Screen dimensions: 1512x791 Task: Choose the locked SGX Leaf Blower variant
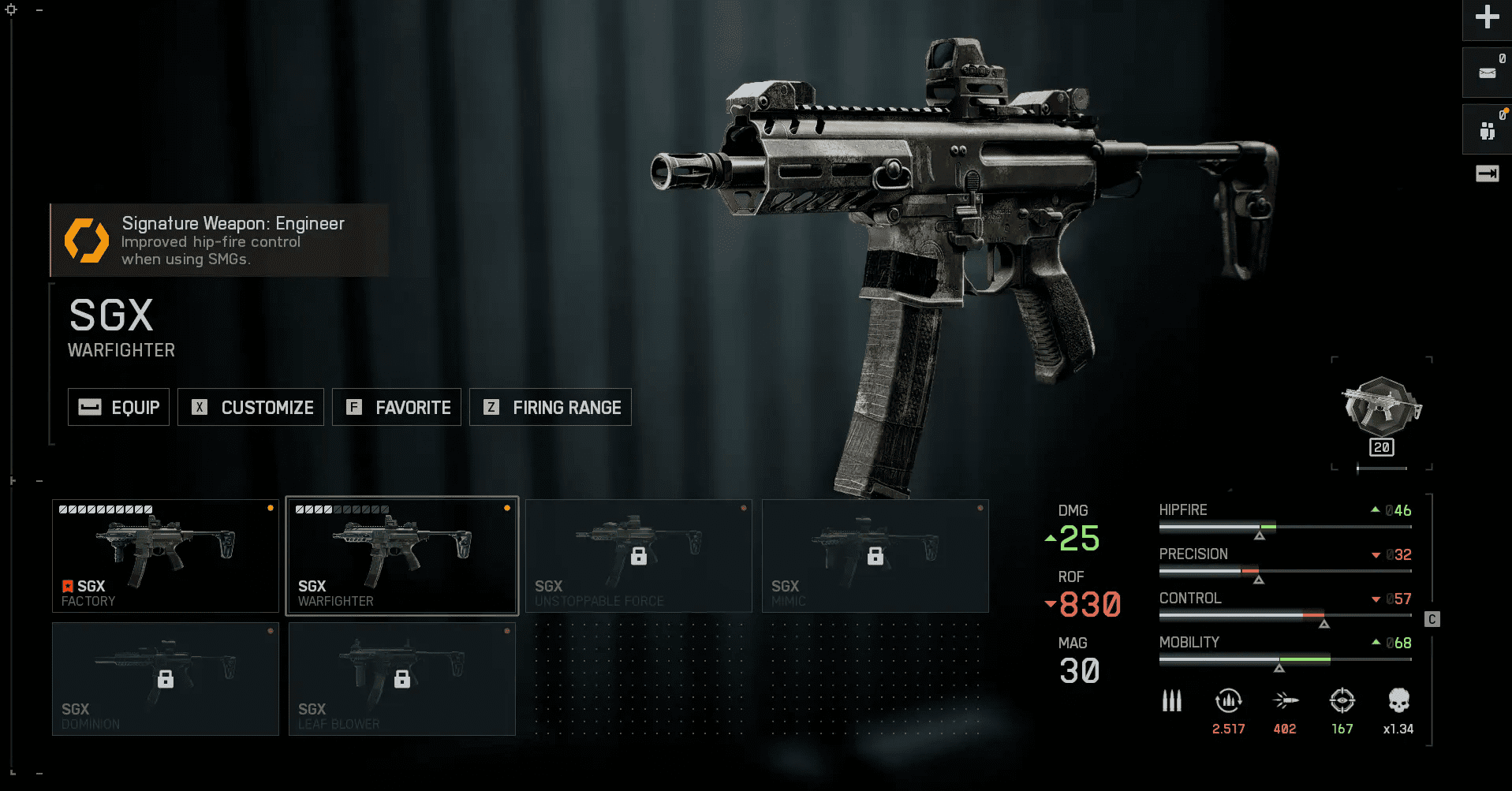click(x=402, y=679)
